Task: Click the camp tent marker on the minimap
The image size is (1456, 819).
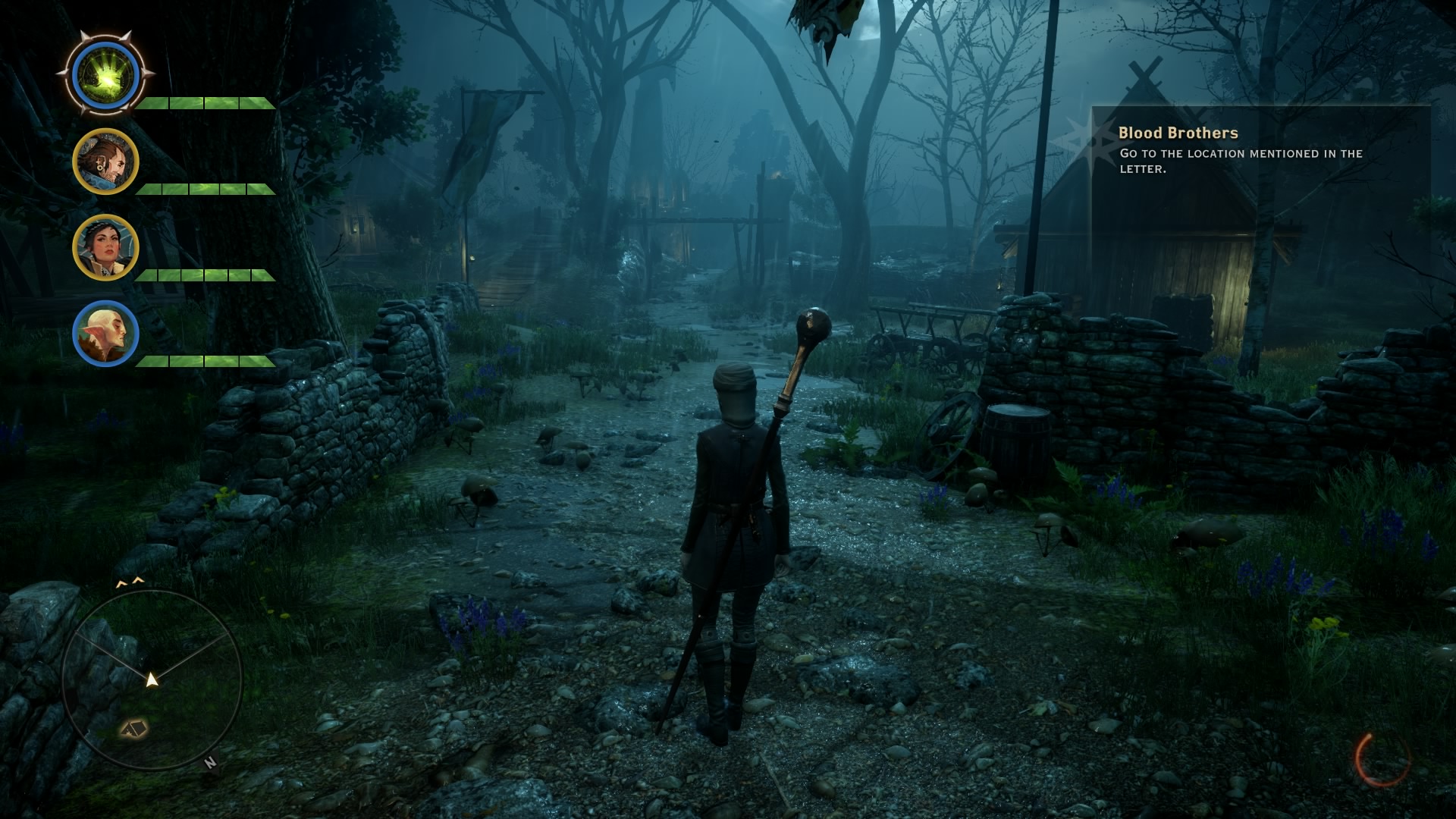Action: [x=134, y=729]
